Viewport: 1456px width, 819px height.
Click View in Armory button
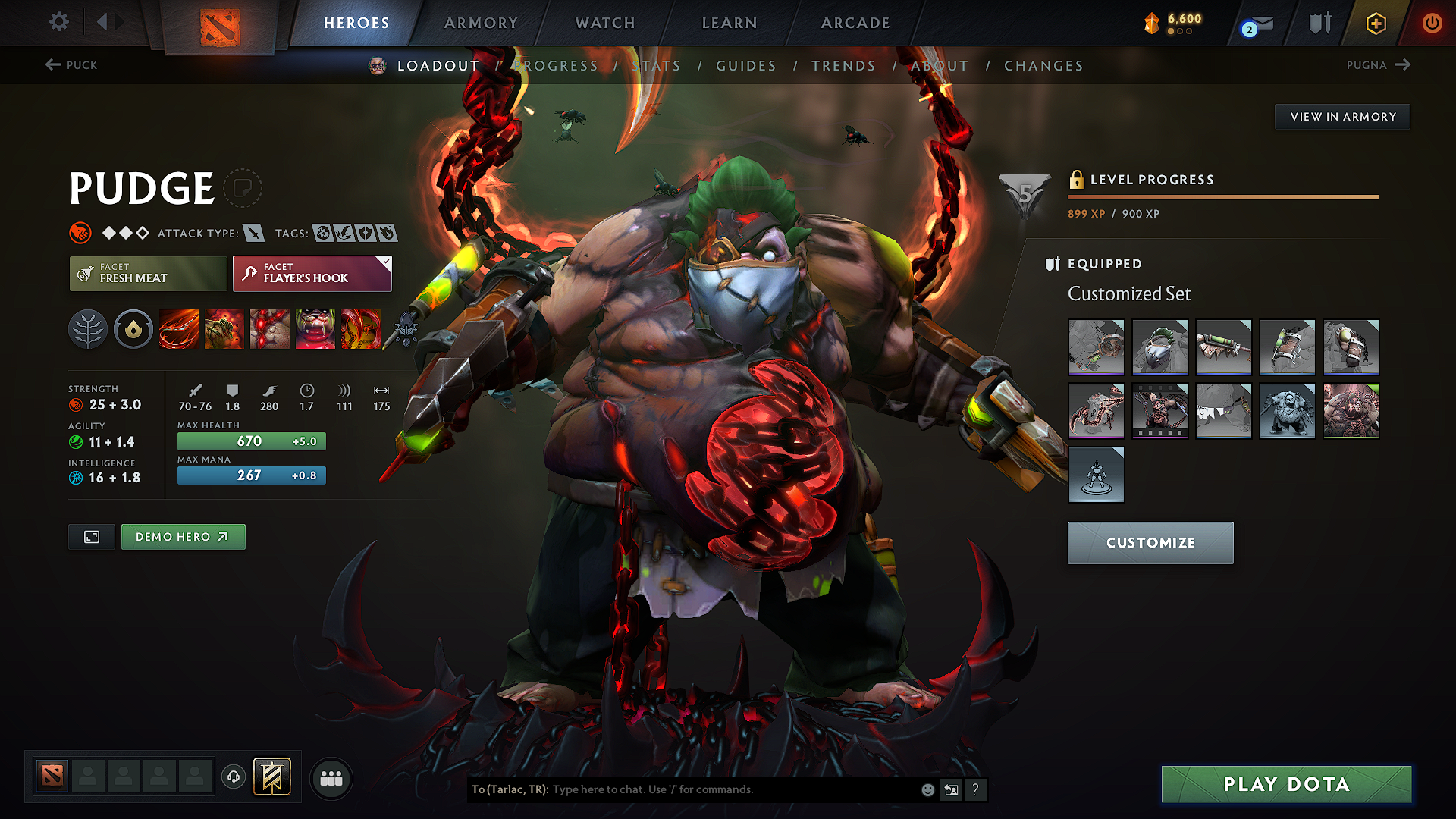point(1342,117)
